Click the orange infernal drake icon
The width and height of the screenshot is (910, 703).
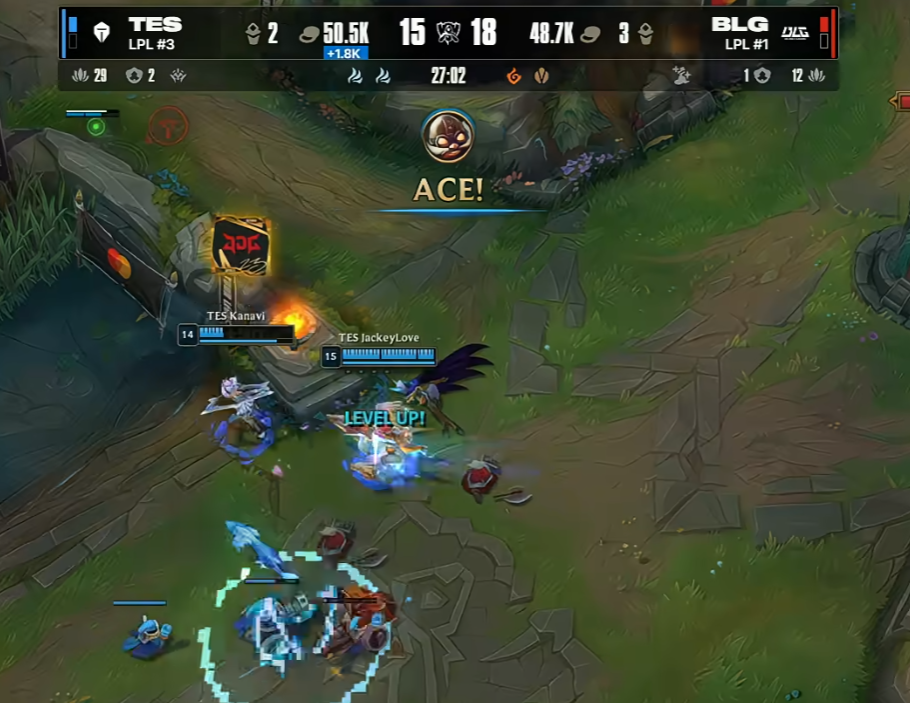(x=514, y=75)
